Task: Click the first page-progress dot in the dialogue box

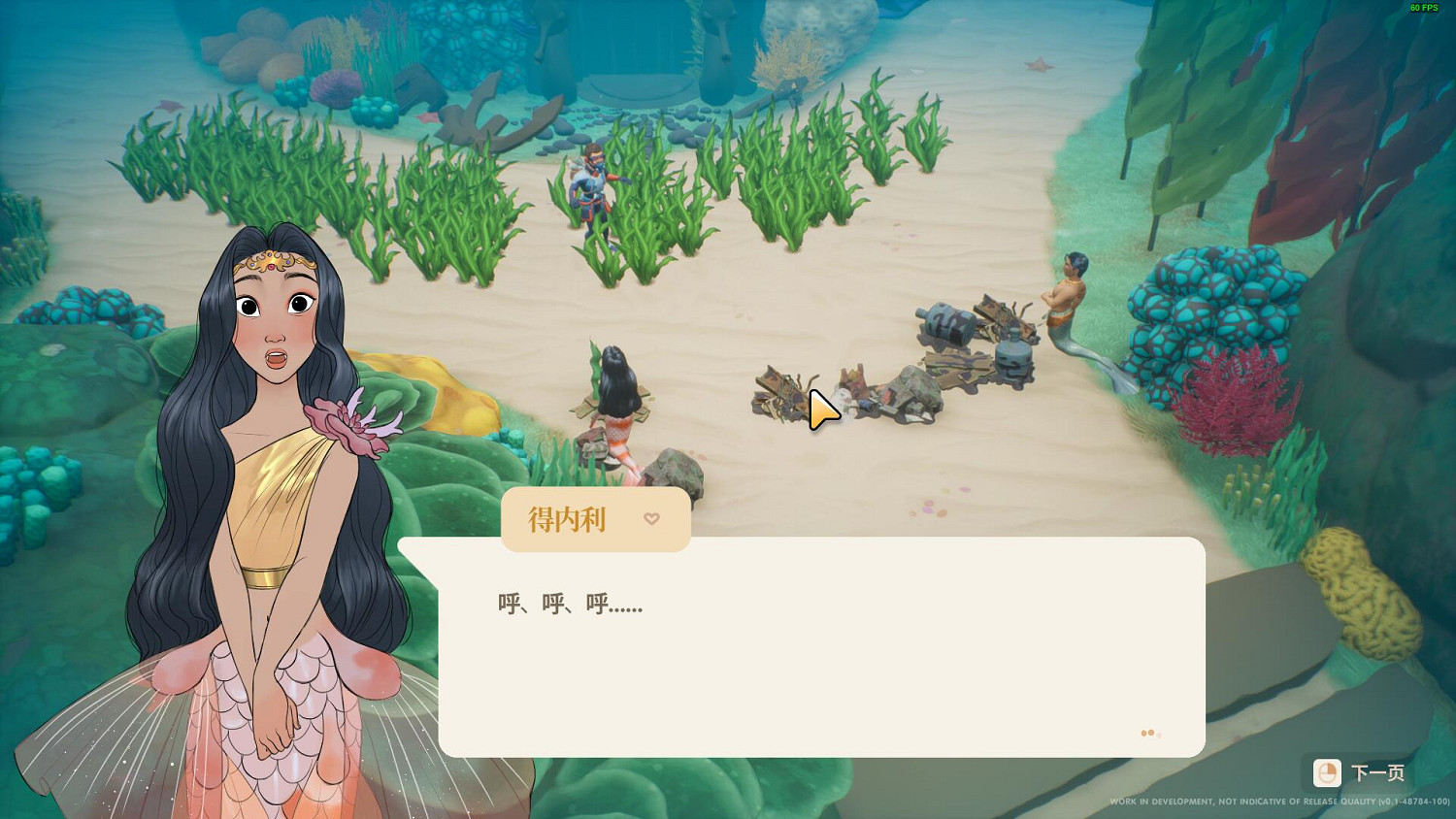Action: [1143, 733]
